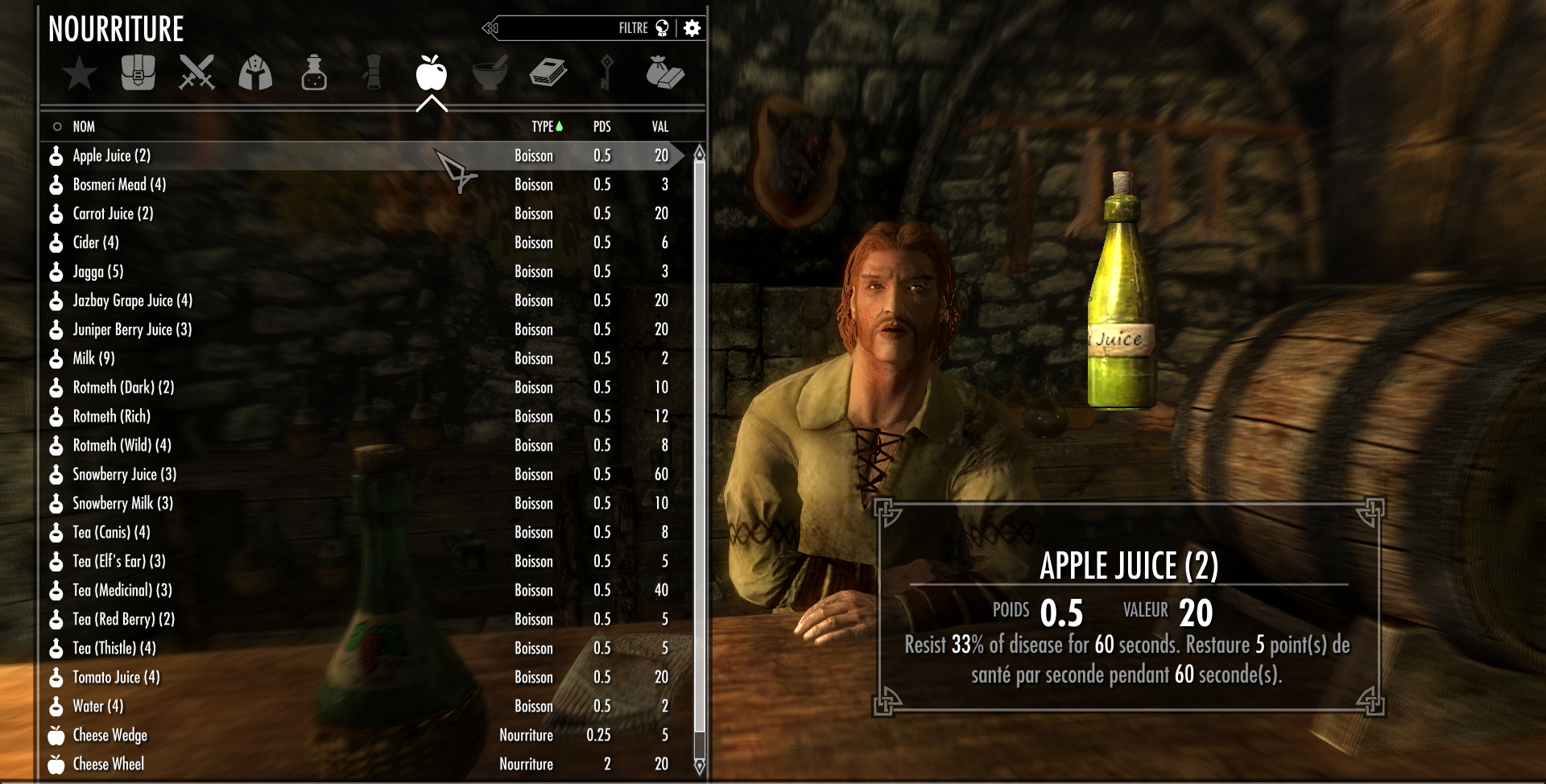
Task: Pick Snowberry Juice from the list
Action: pyautogui.click(x=124, y=474)
